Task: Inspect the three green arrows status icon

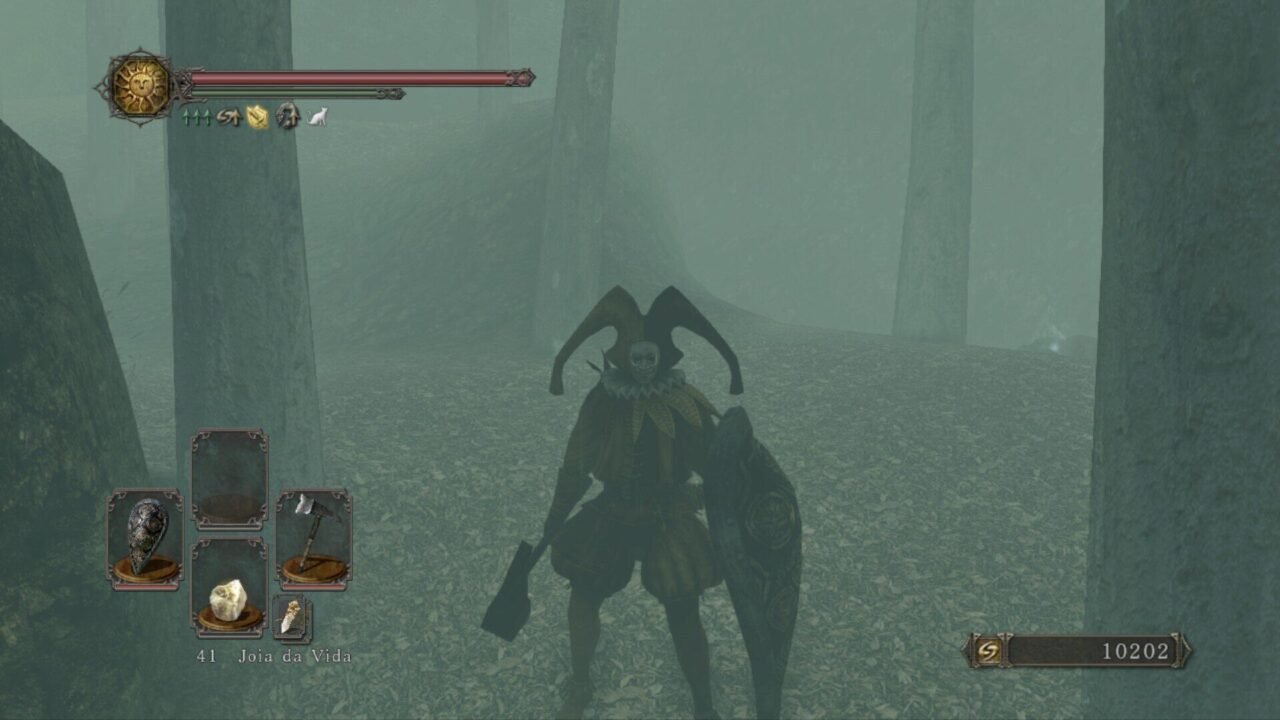Action: (196, 118)
